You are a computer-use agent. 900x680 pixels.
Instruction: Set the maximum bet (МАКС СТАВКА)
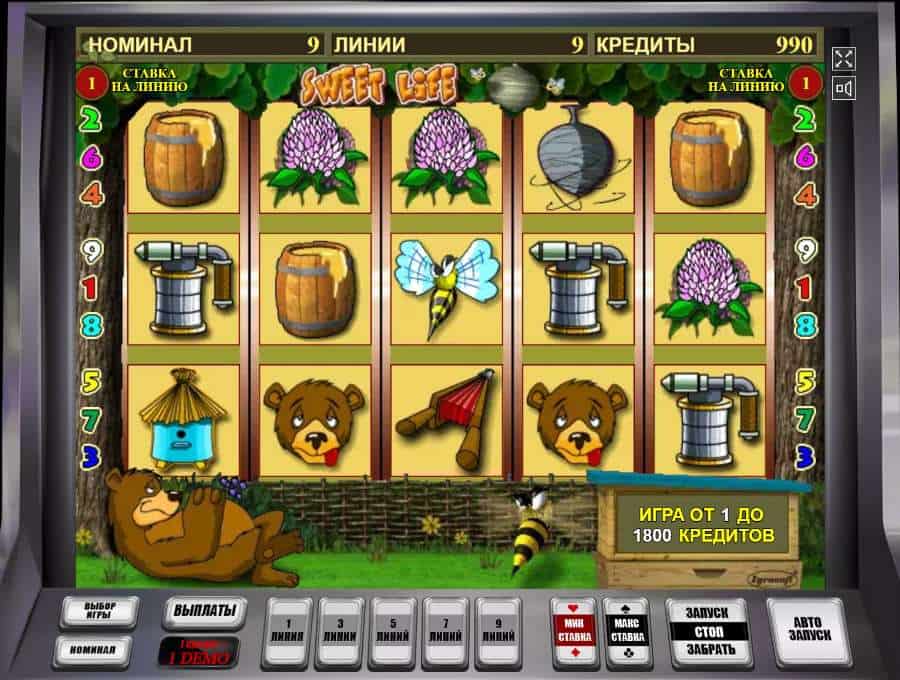pyautogui.click(x=626, y=632)
